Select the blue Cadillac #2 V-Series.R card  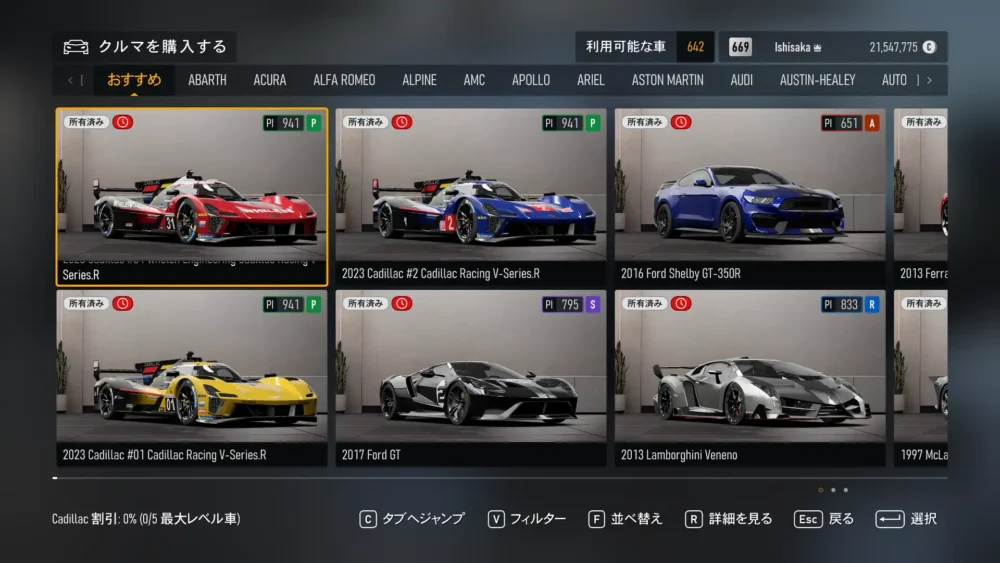[x=471, y=197]
